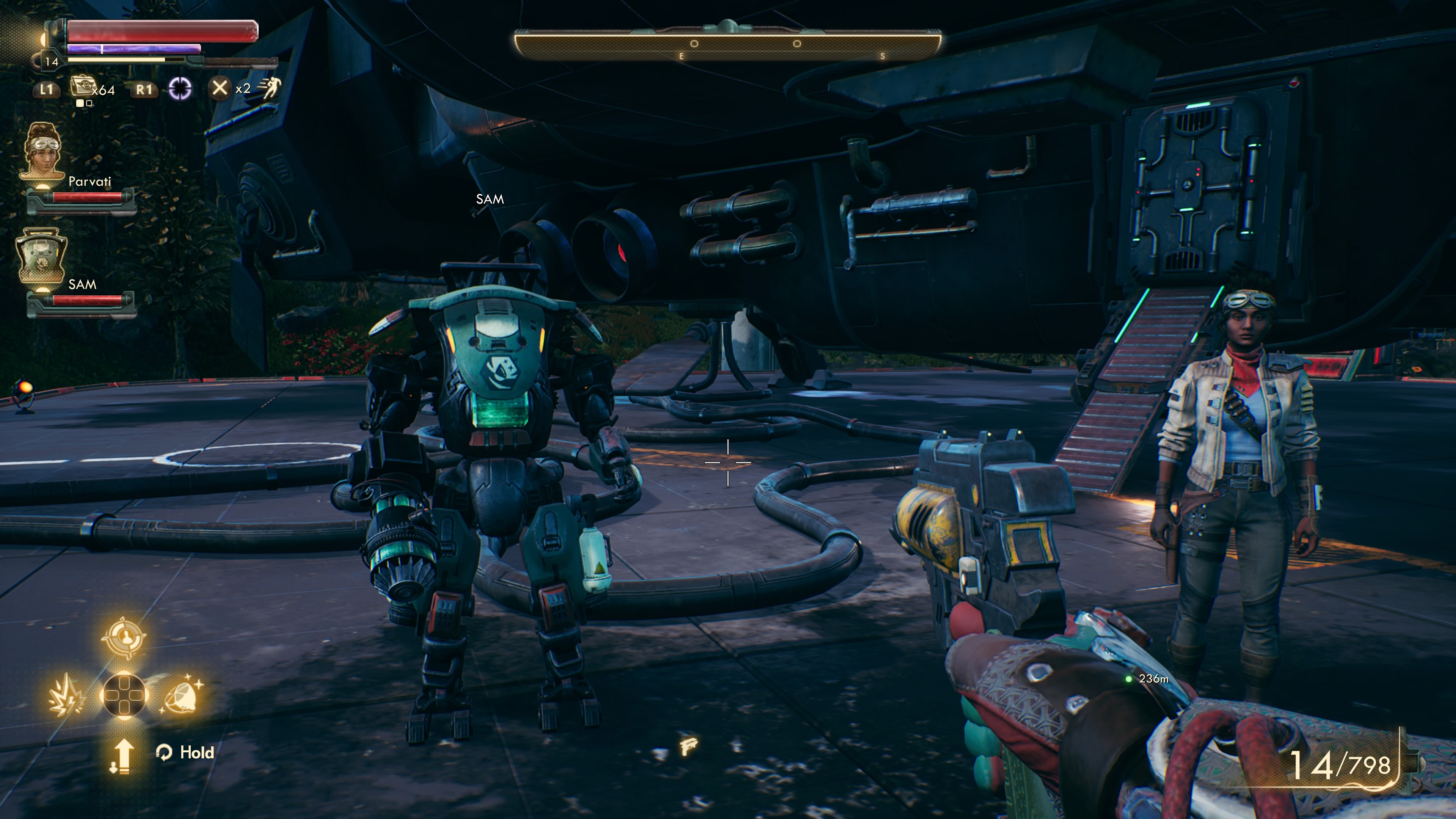Viewport: 1456px width, 819px height.
Task: Choose the companion attack target icon
Action: coord(123,637)
